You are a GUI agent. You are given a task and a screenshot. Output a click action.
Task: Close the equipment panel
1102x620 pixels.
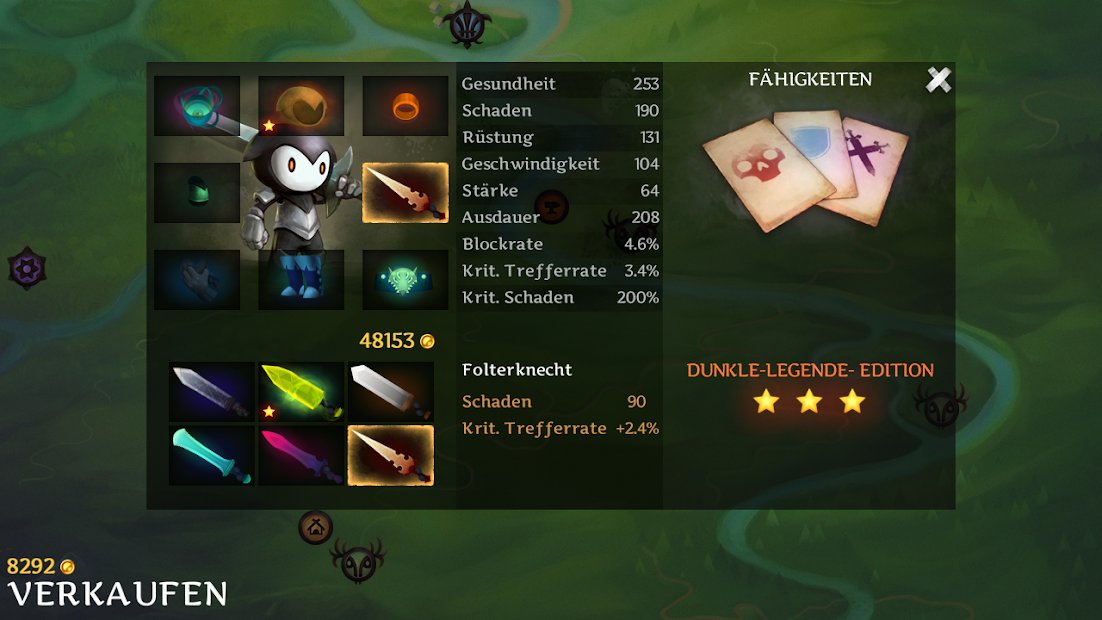[938, 80]
